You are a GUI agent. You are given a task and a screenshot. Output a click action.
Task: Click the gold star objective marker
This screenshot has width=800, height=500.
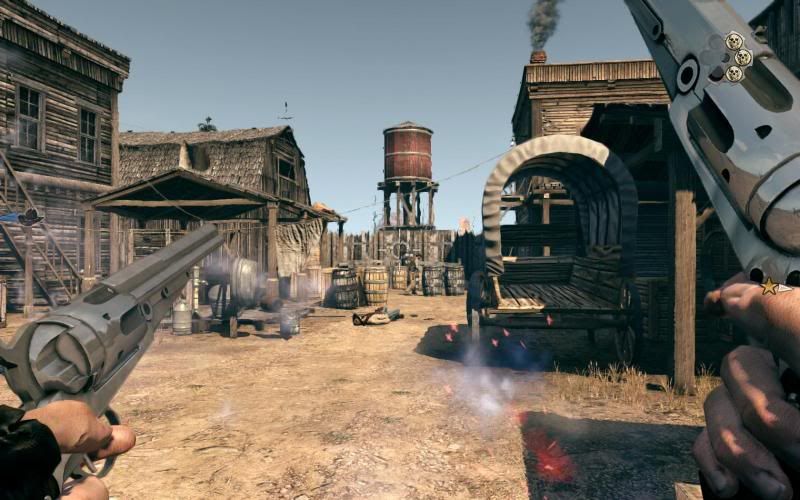tap(770, 287)
